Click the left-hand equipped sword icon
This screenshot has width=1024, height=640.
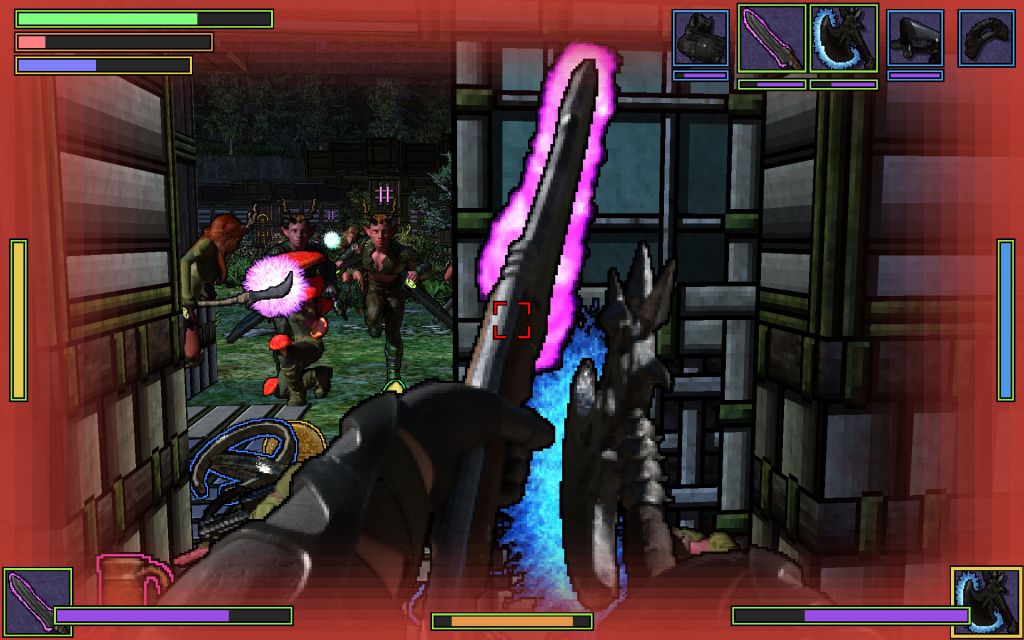(38, 601)
